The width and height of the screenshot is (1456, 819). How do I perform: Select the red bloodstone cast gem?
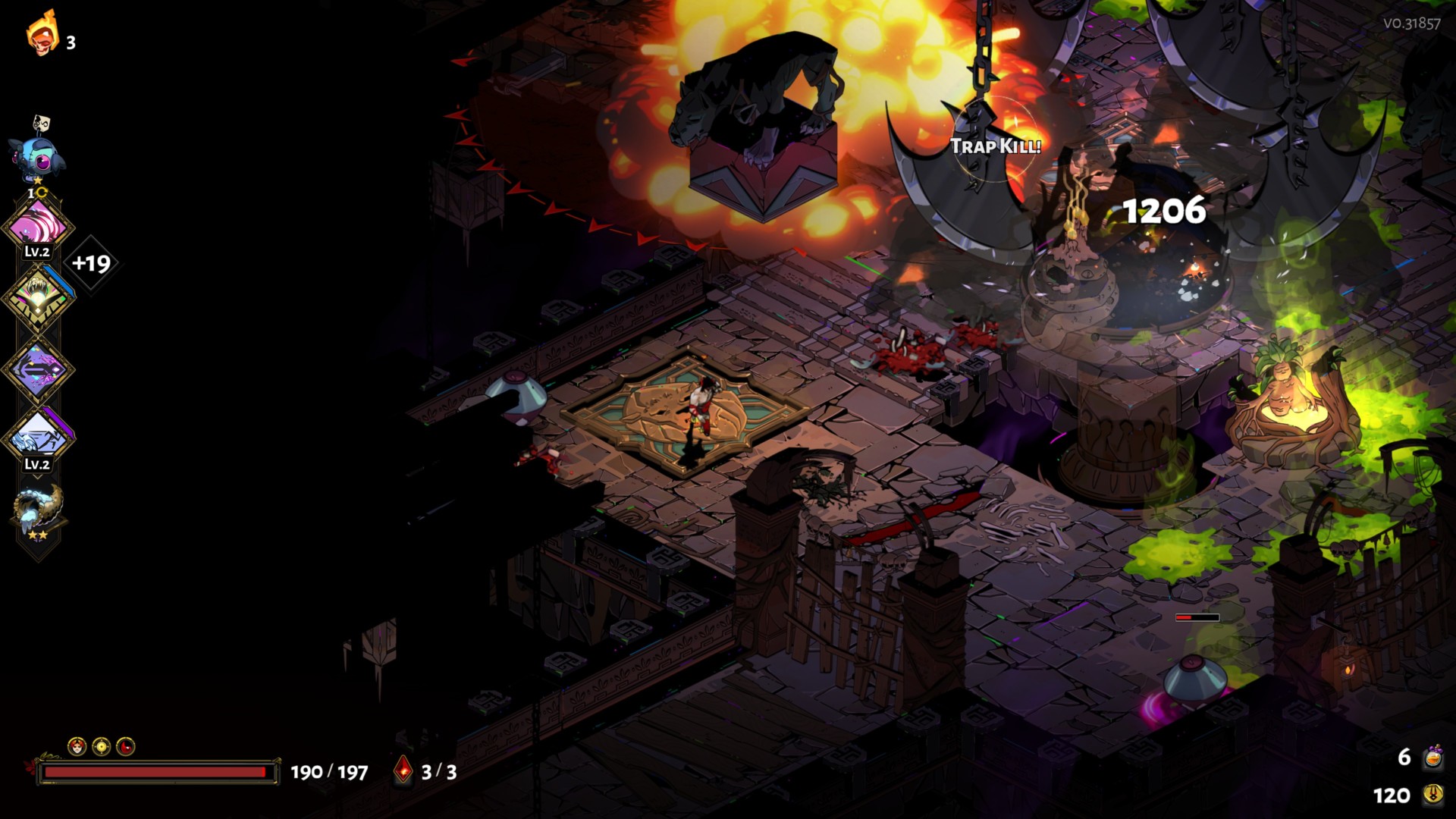click(x=403, y=770)
